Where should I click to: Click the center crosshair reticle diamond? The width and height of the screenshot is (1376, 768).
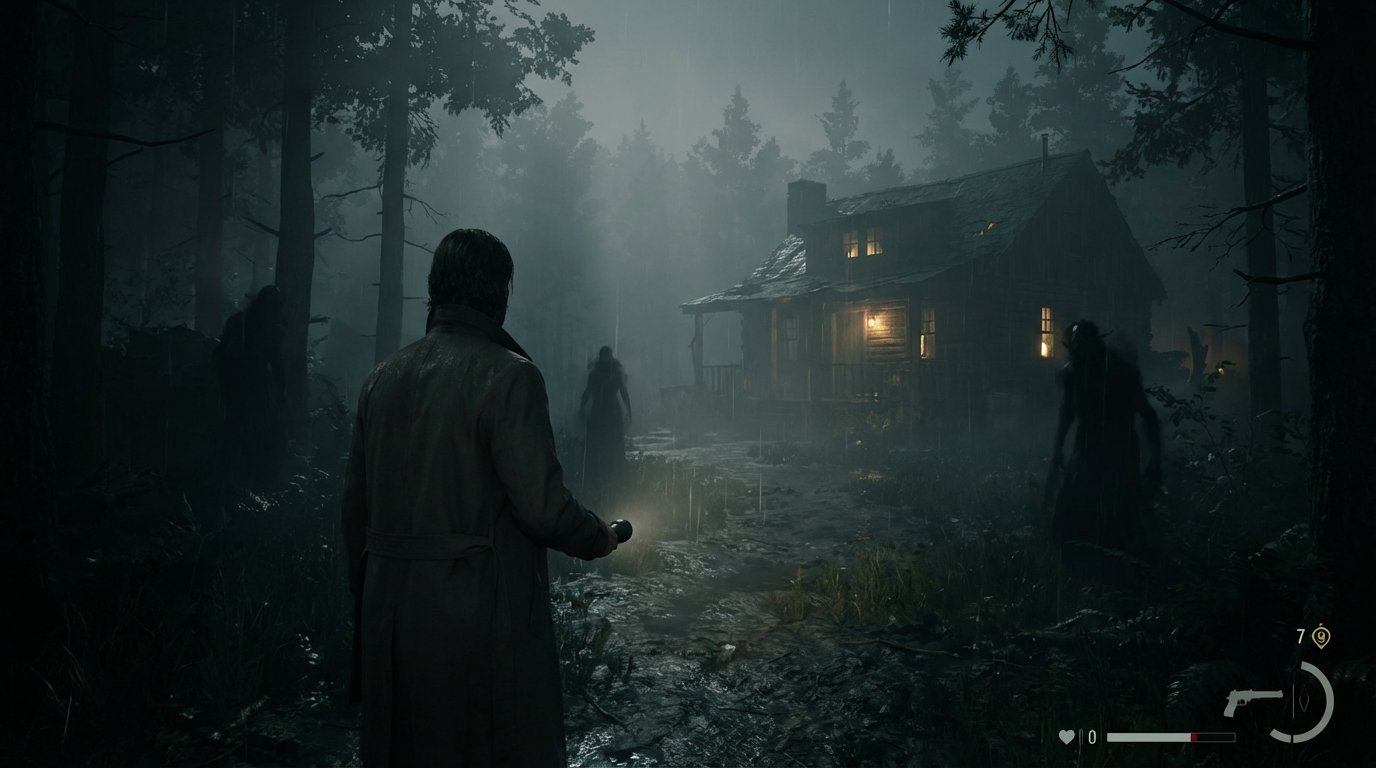point(1305,700)
